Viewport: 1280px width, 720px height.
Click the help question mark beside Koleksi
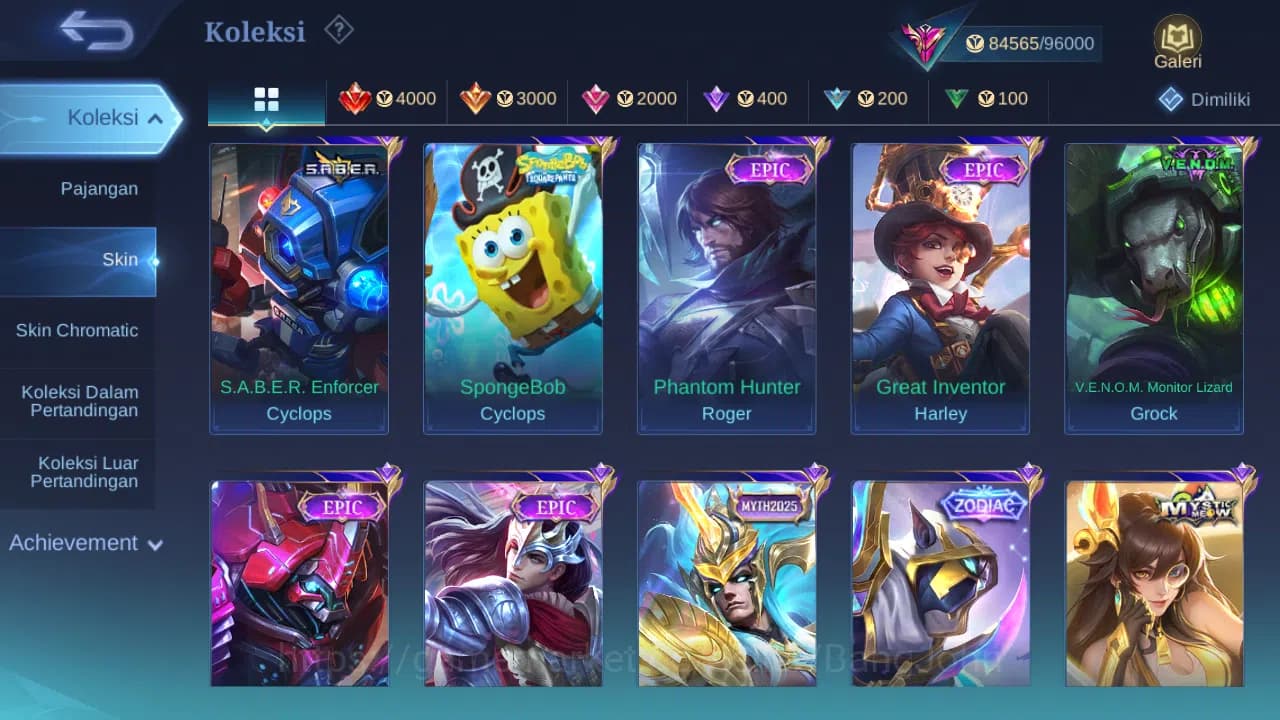338,30
